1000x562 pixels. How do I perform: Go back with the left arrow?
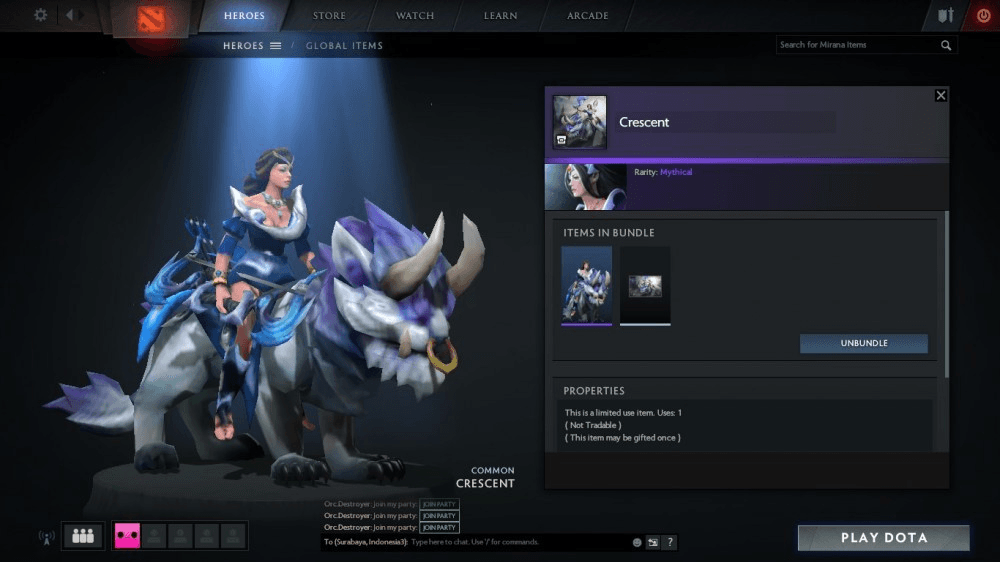tap(70, 15)
